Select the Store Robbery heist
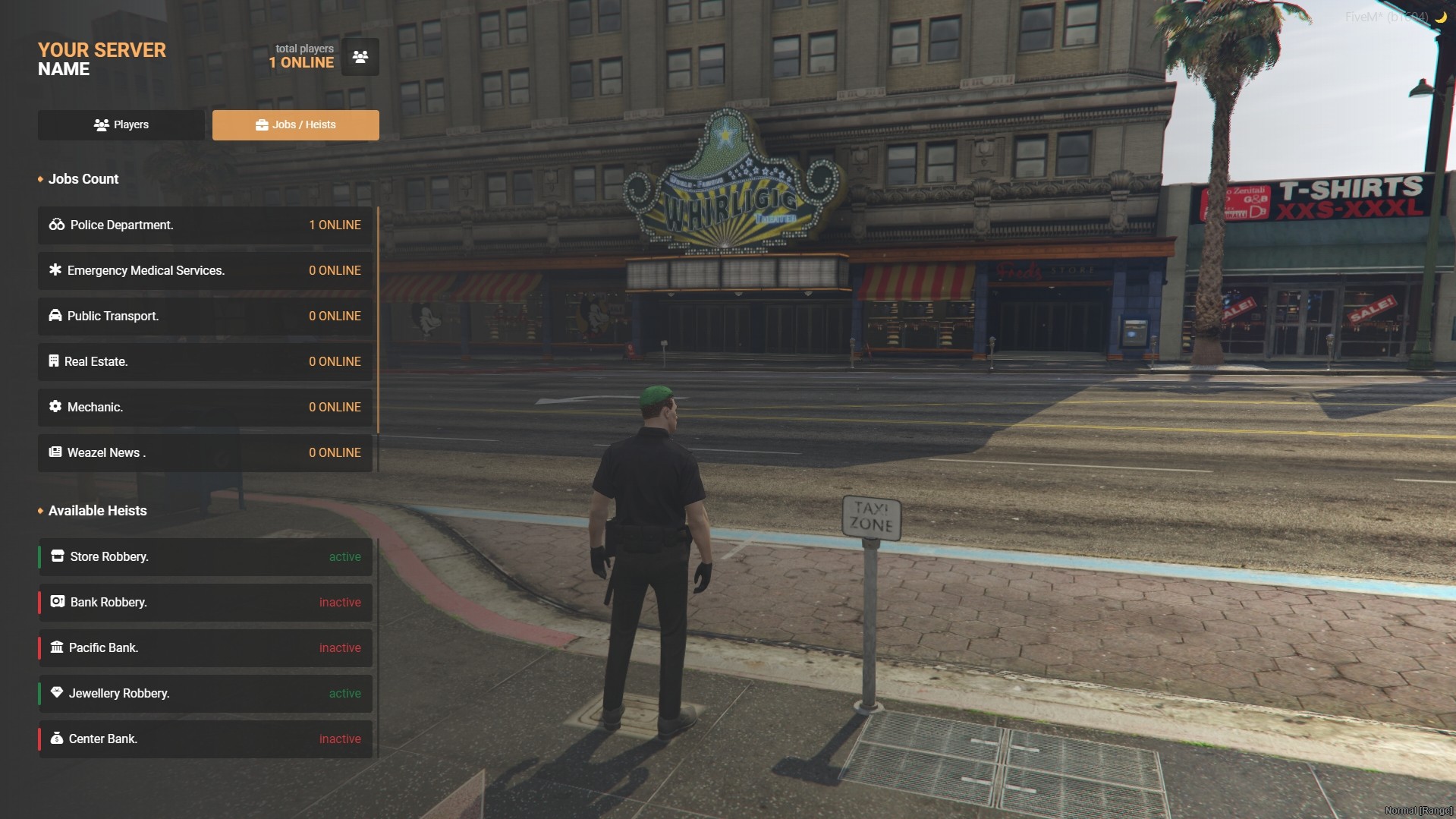Image resolution: width=1456 pixels, height=819 pixels. coord(205,557)
